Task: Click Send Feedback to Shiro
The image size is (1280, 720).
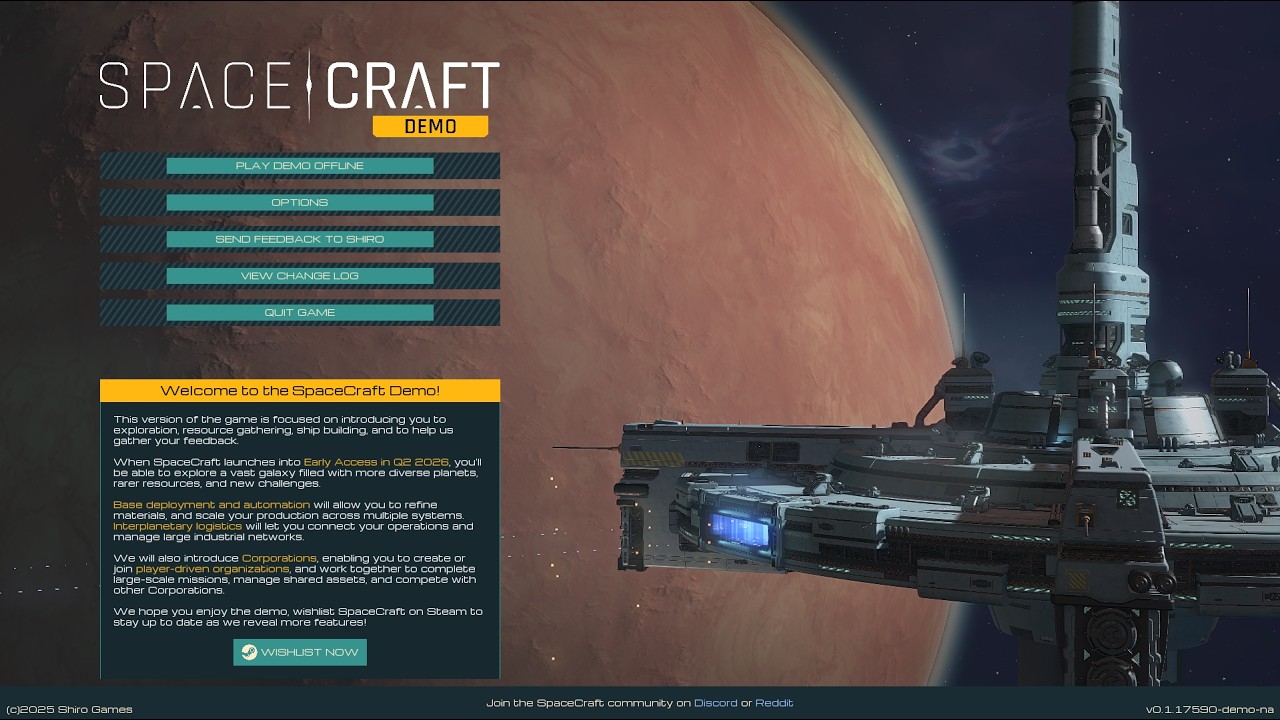Action: [299, 239]
